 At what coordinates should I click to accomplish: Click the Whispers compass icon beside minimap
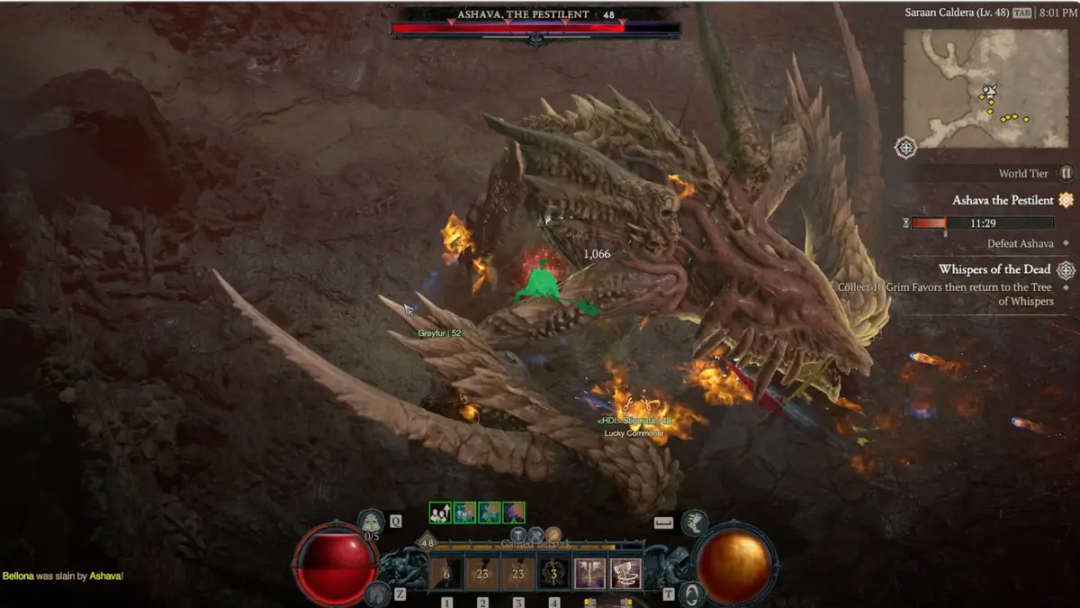click(906, 148)
